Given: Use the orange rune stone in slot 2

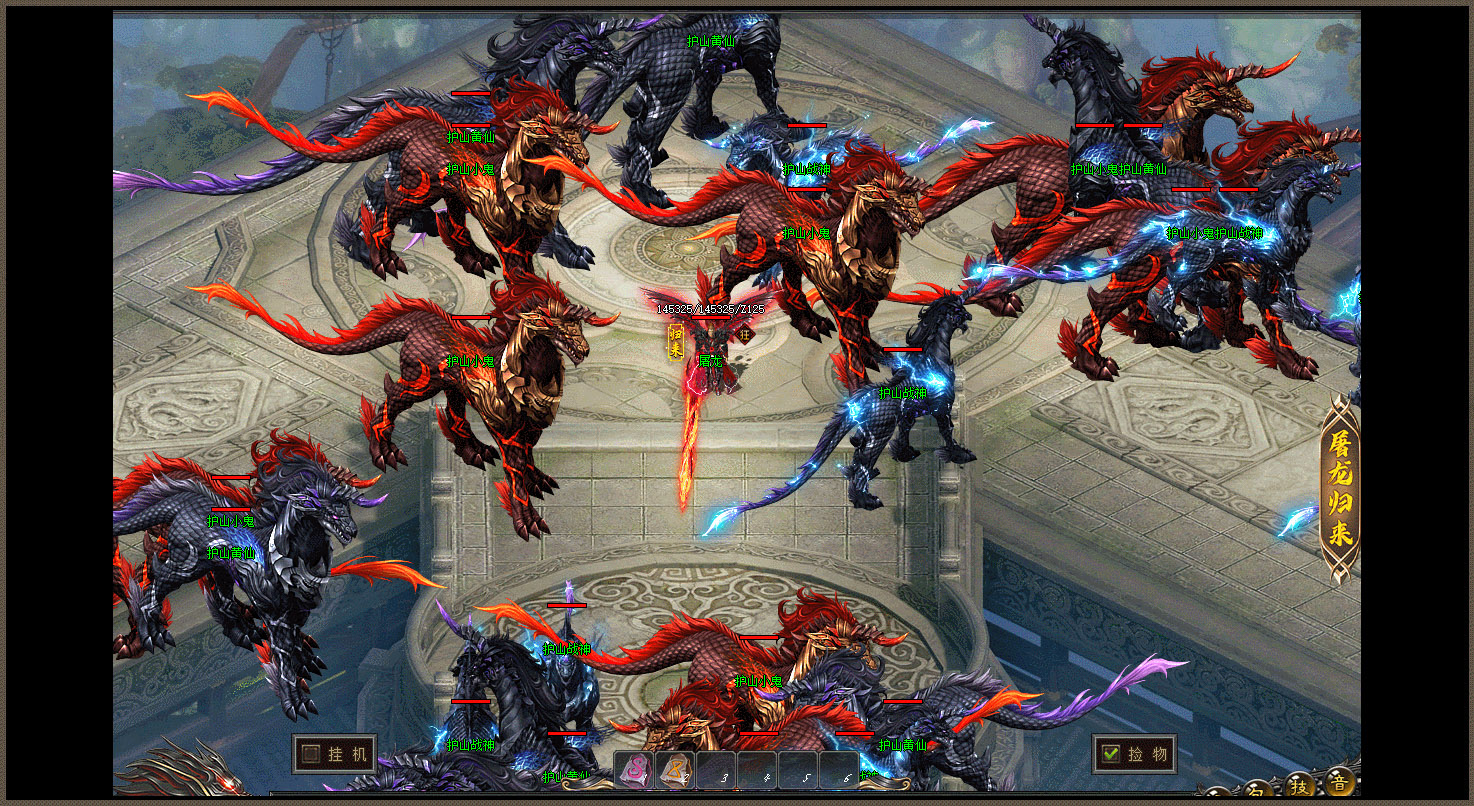Looking at the screenshot, I should point(675,771).
